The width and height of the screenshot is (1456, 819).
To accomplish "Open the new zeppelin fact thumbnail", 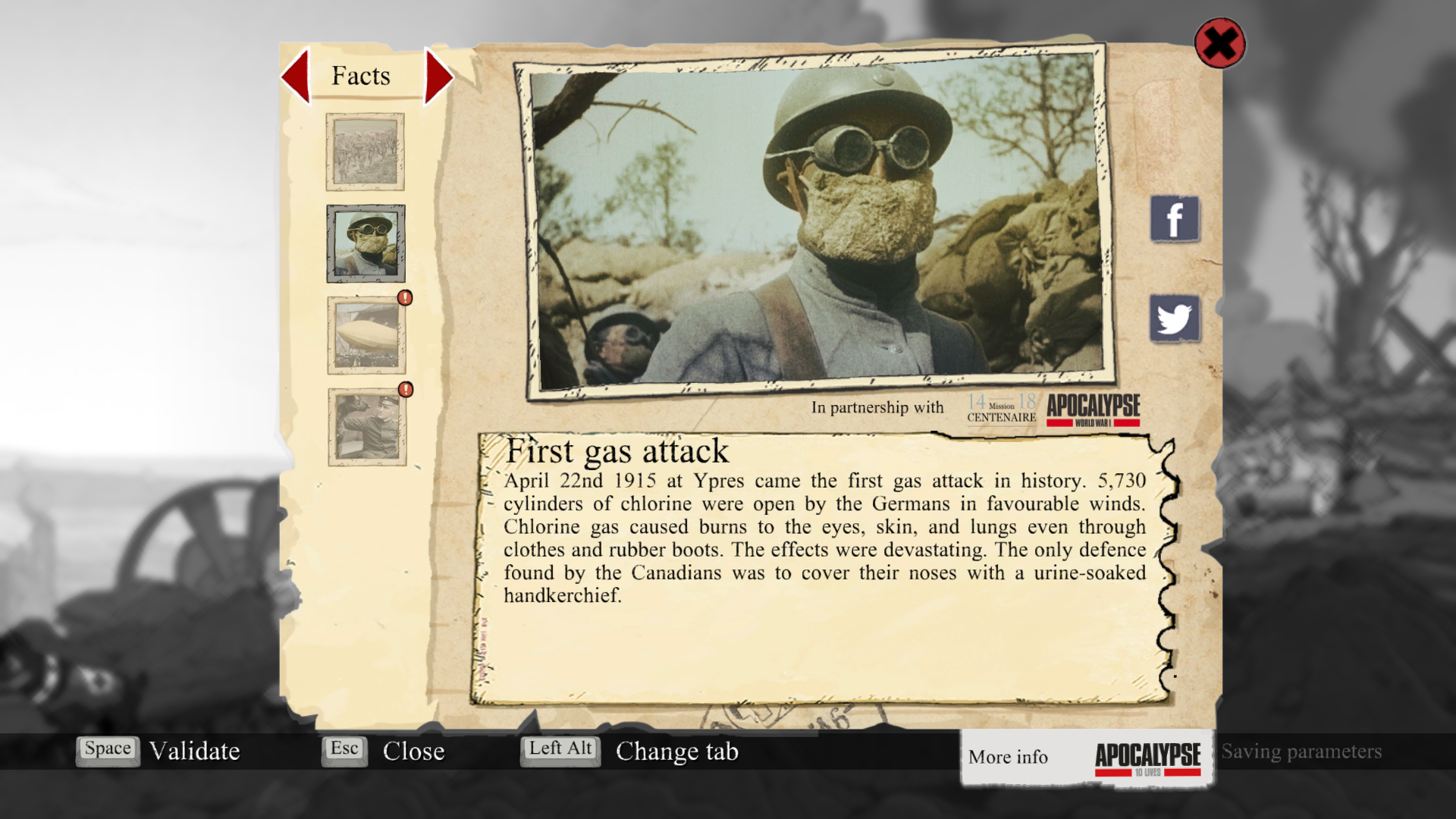I will click(366, 335).
